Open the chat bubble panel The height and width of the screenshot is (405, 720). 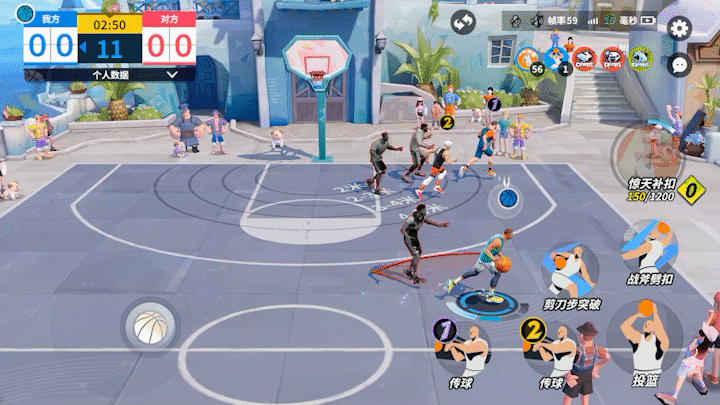coord(680,64)
